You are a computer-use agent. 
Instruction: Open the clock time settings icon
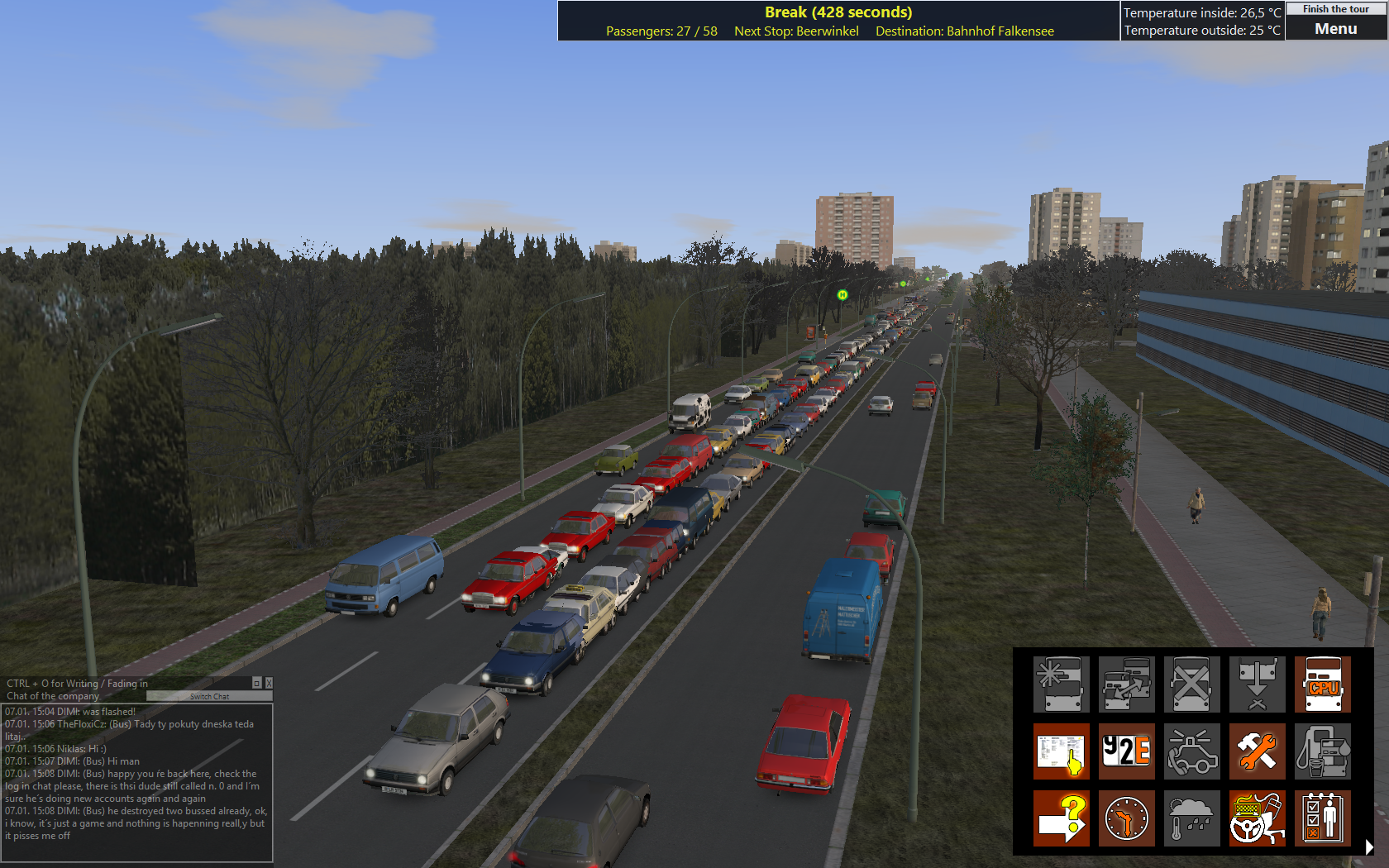pos(1126,818)
